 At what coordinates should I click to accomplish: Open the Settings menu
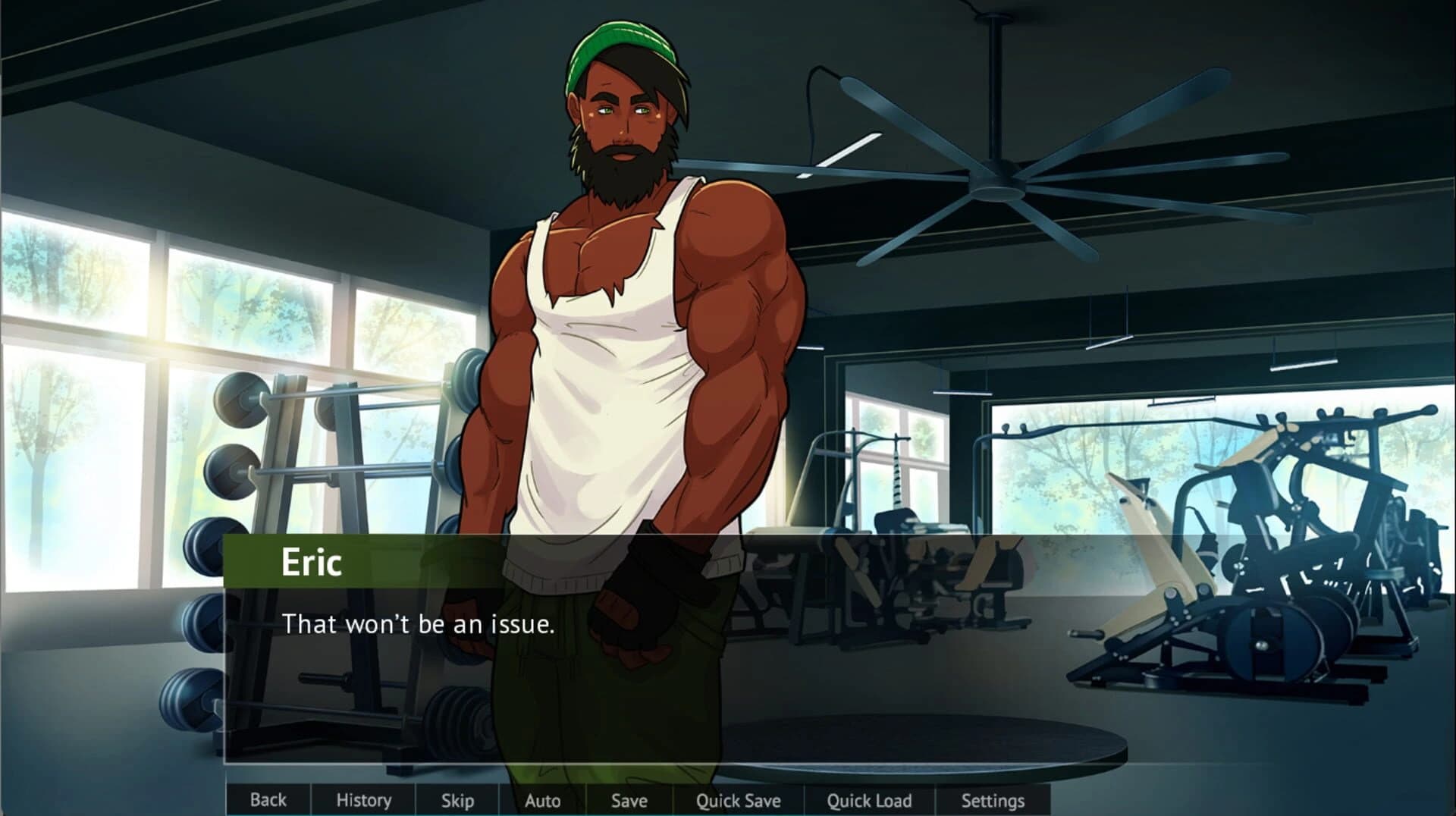click(992, 800)
